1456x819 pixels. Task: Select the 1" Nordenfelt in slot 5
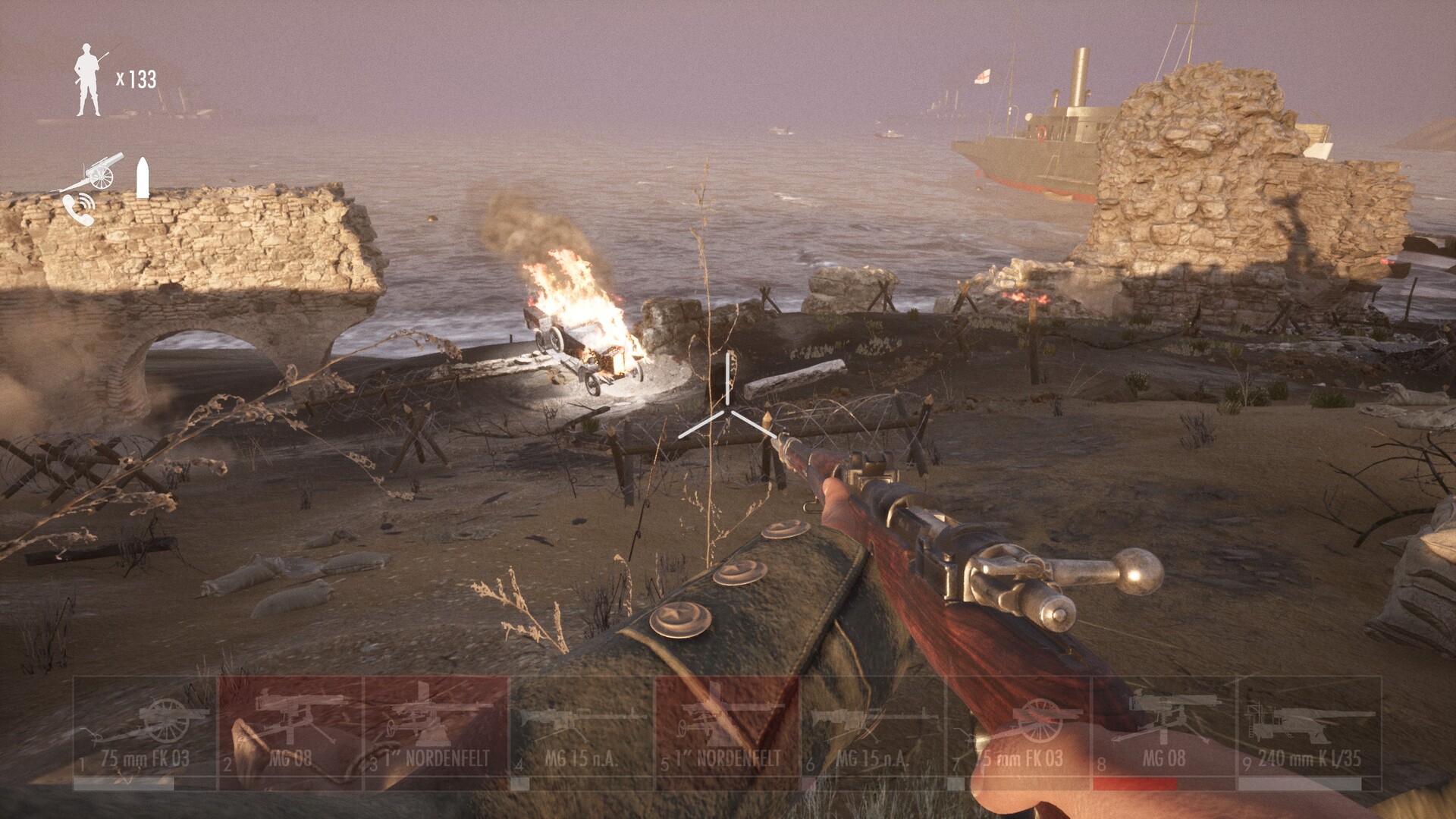coord(727,733)
